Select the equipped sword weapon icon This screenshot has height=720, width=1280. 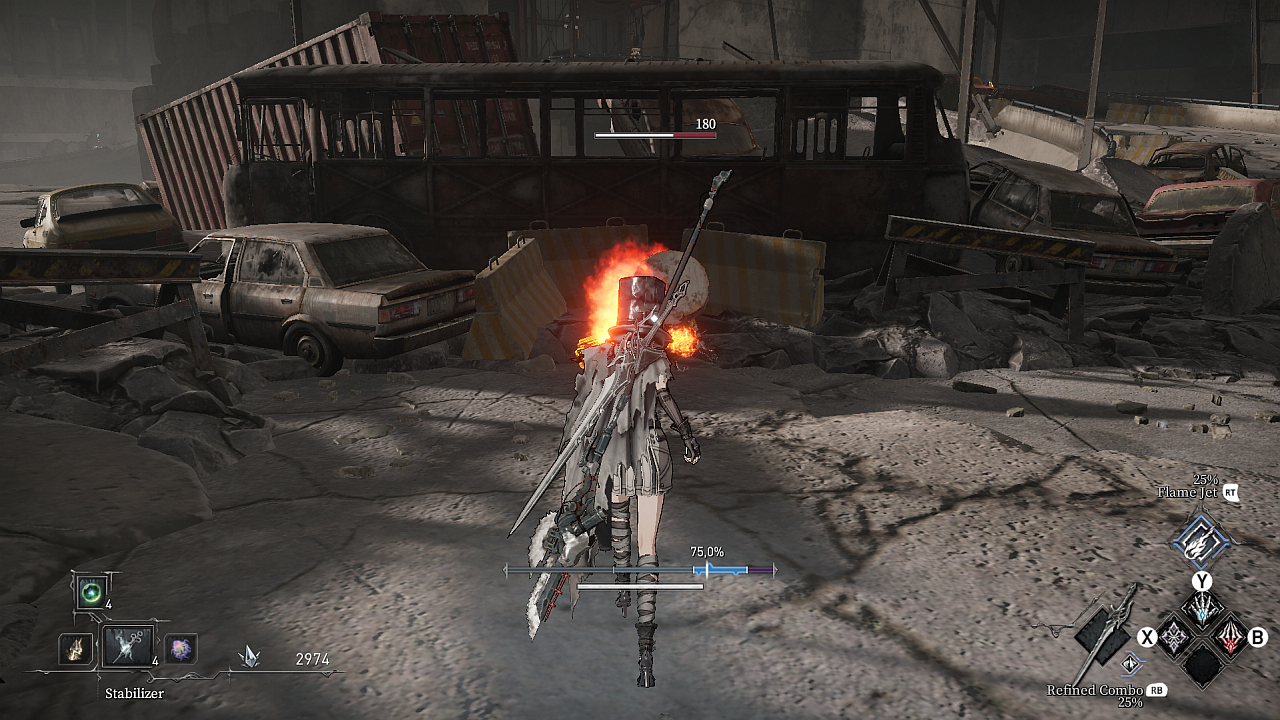(1105, 632)
